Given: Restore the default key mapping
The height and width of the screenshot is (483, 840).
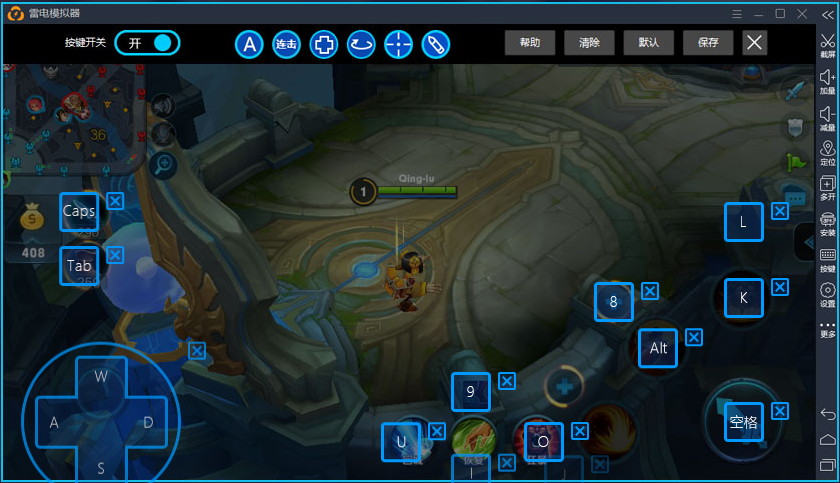Looking at the screenshot, I should click(648, 43).
